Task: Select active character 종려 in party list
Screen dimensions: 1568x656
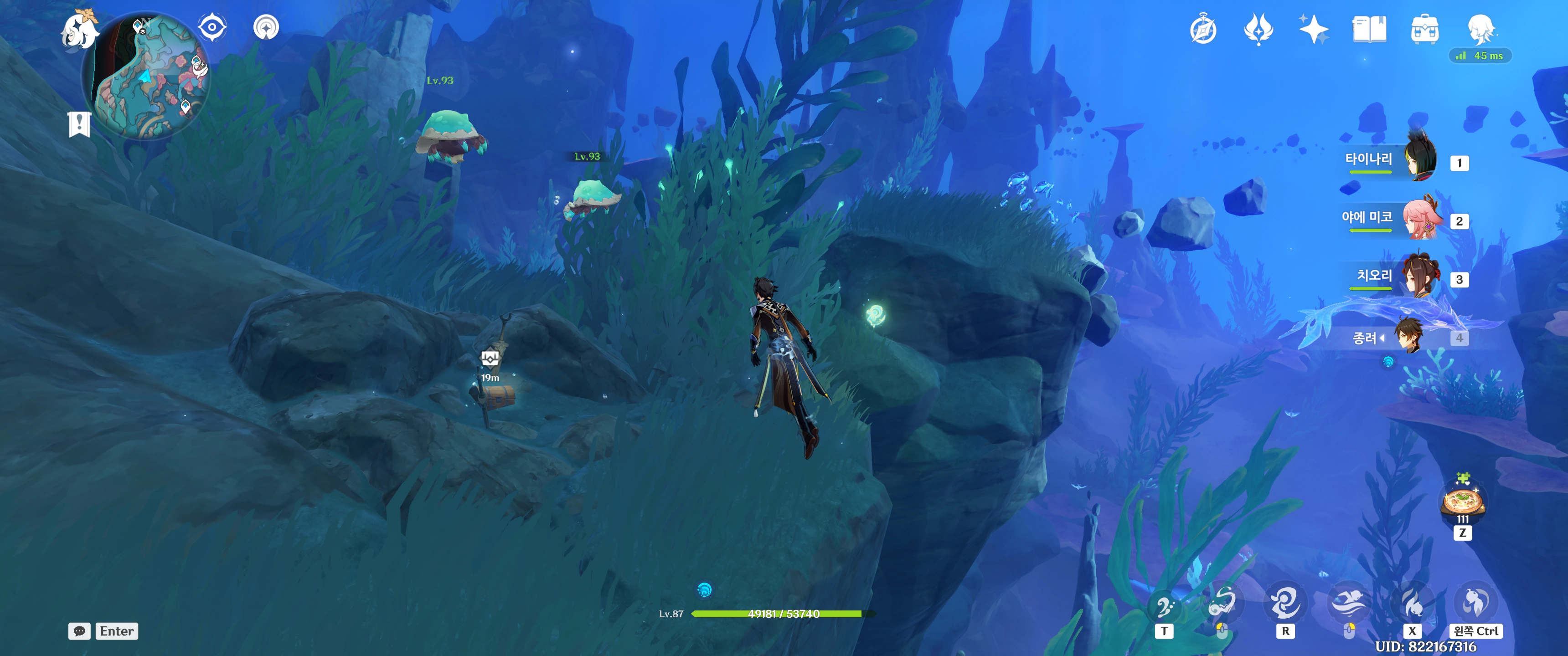Action: [1408, 336]
